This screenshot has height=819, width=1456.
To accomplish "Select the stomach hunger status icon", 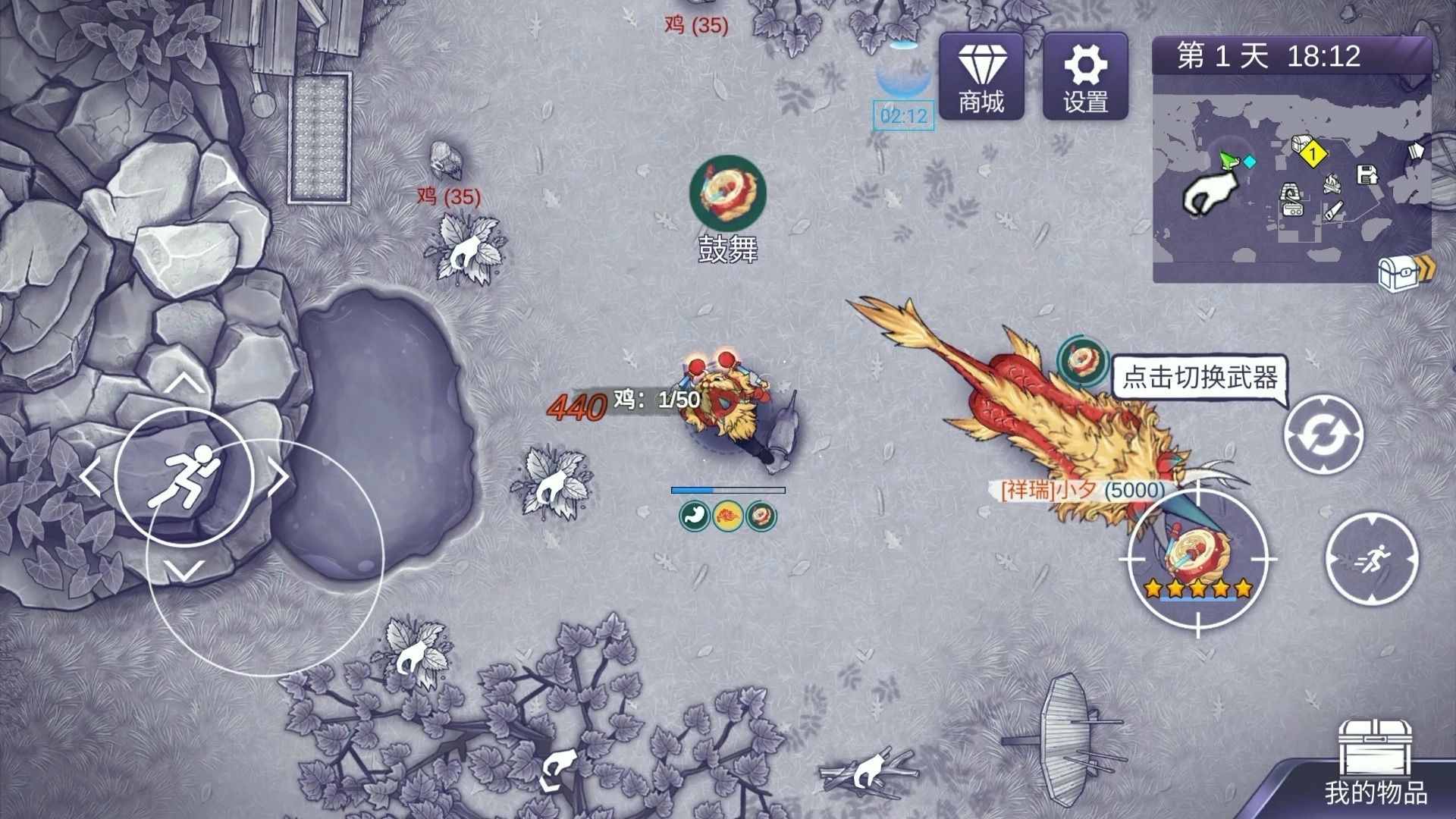I will 694,516.
